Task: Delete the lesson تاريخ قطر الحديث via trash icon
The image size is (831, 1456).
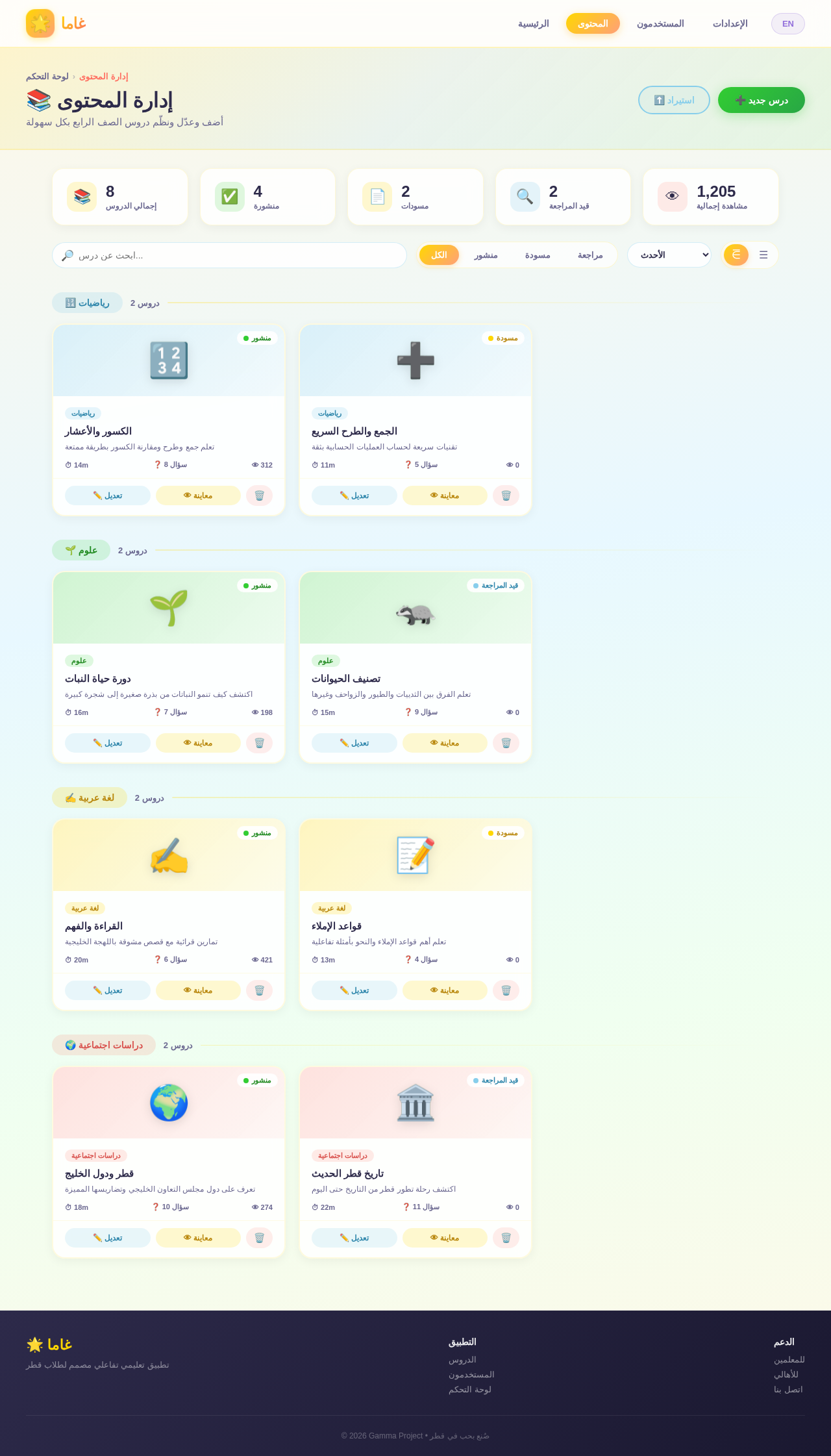Action: 506,1238
